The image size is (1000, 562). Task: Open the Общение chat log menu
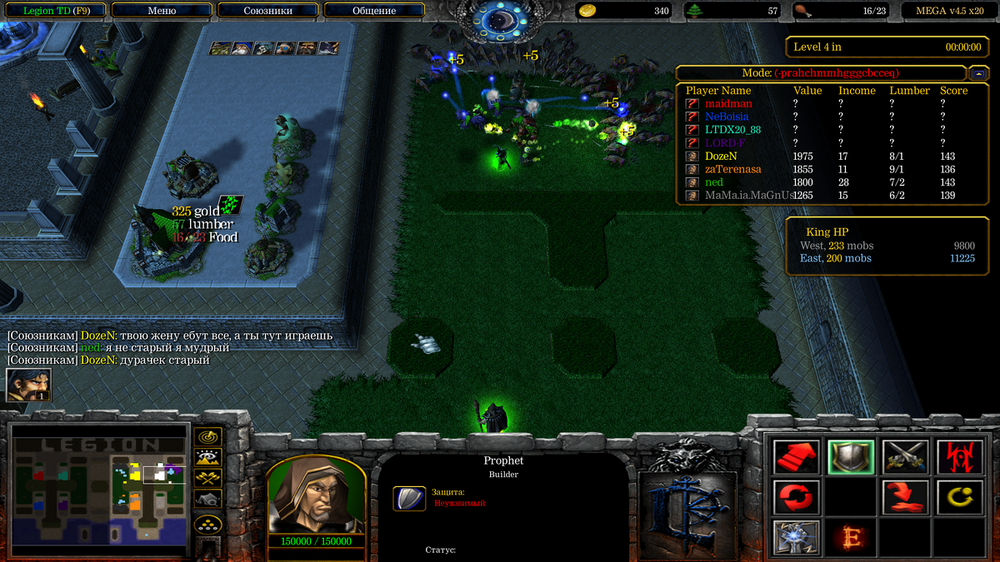374,11
